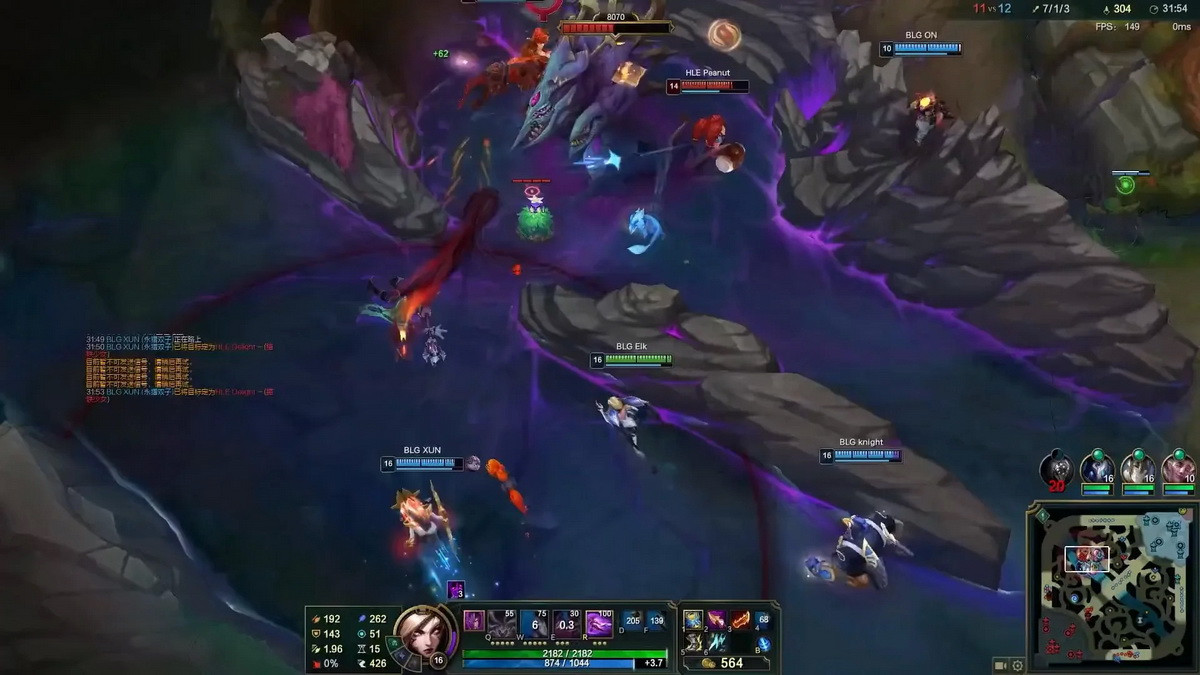
Task: Use the E ability Supercharge
Action: point(567,622)
